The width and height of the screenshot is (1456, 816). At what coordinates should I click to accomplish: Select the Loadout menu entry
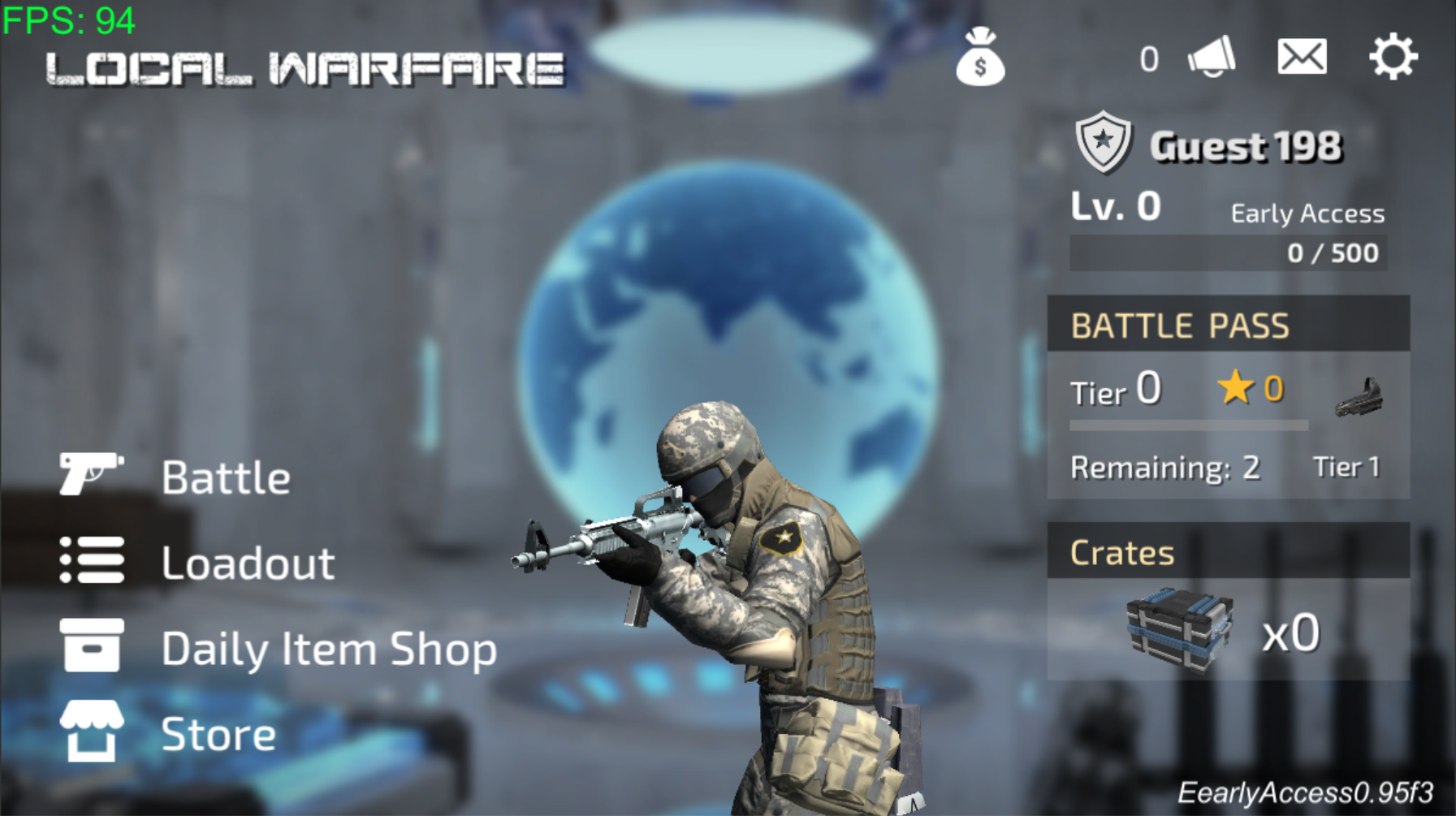coord(248,562)
